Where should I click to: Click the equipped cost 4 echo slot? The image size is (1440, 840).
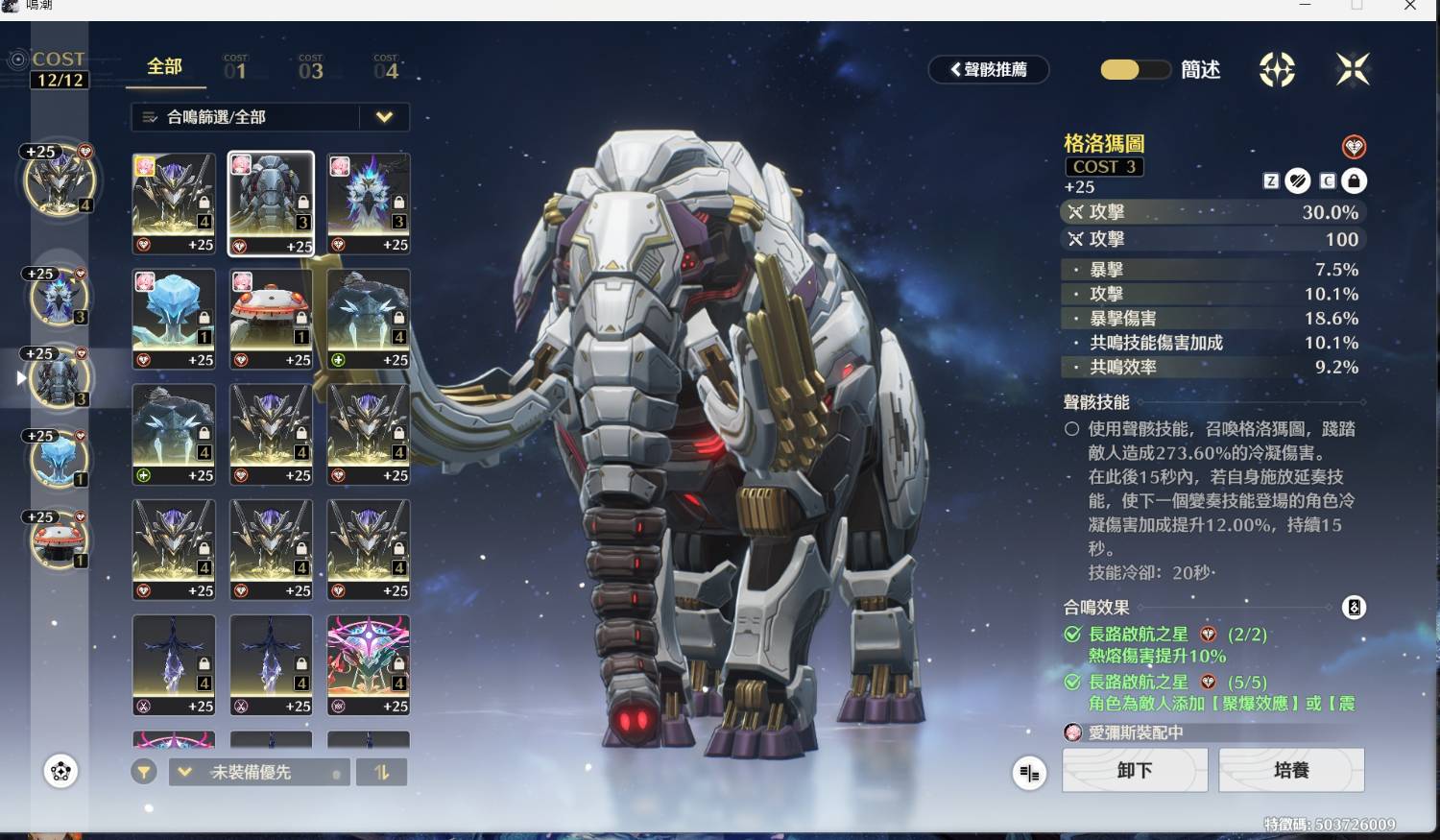(x=59, y=180)
